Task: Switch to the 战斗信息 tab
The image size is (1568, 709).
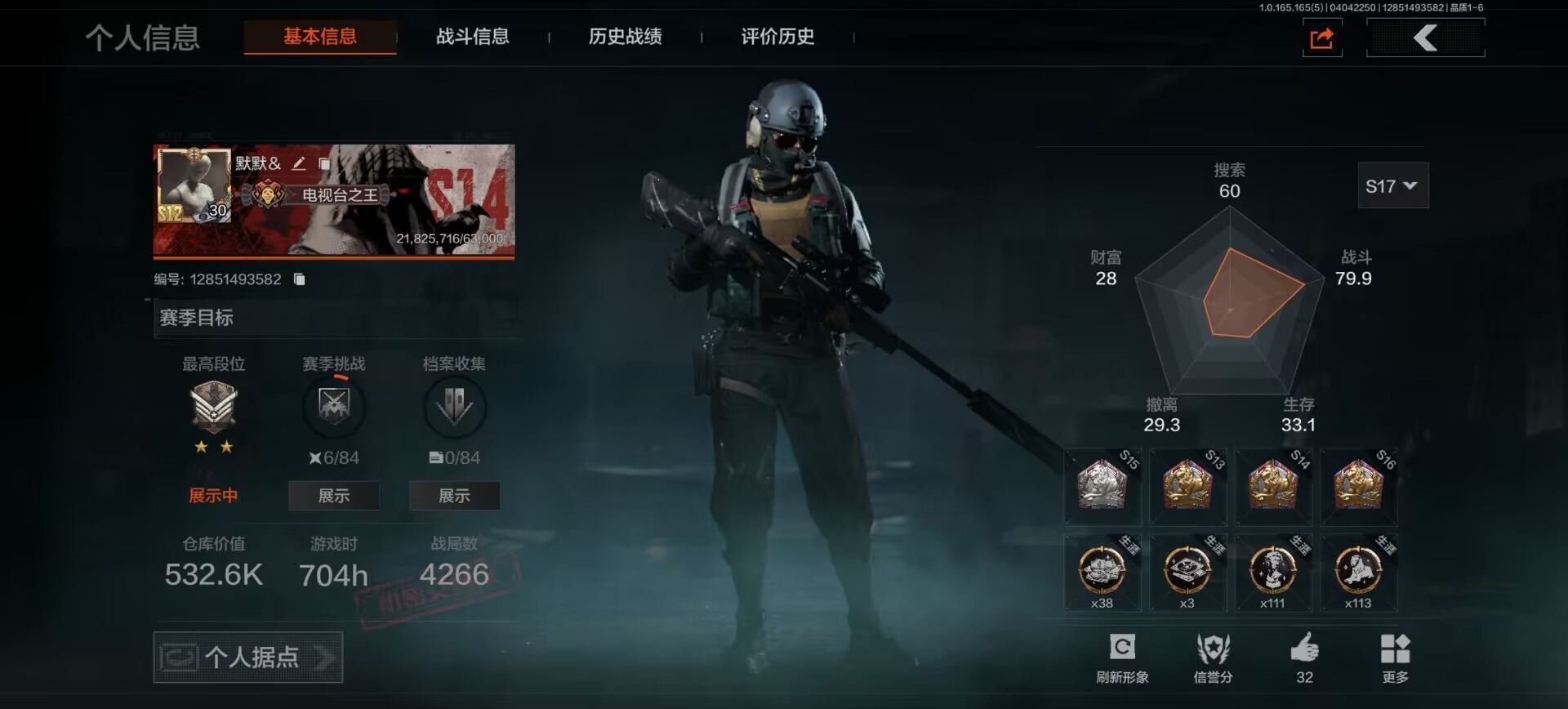Action: [472, 37]
